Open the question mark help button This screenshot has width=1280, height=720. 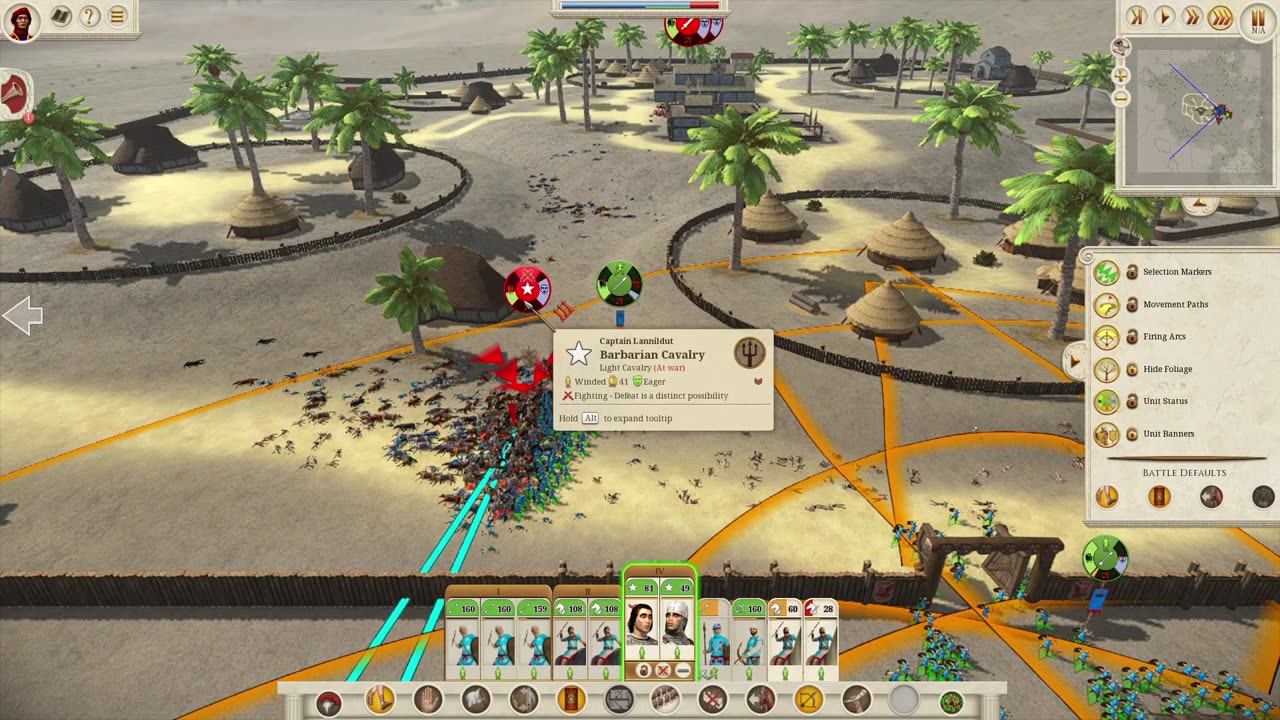pos(89,16)
